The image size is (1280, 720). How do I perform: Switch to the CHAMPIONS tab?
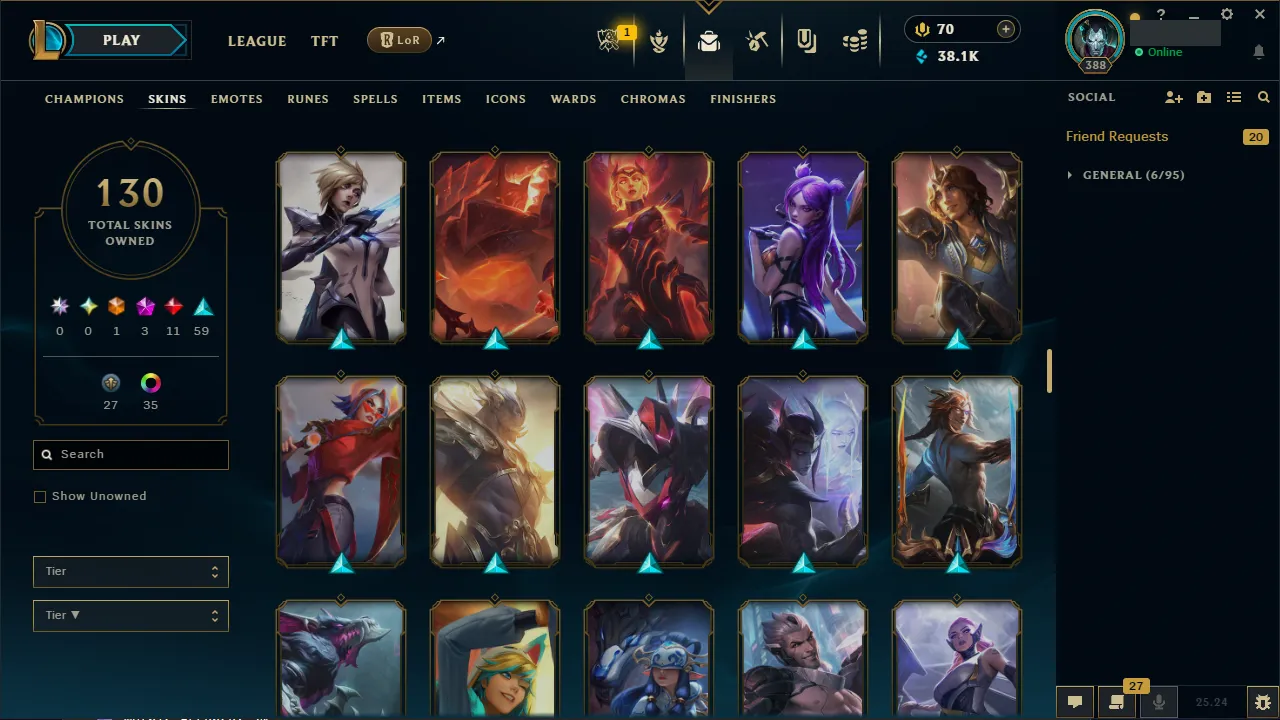pos(84,99)
